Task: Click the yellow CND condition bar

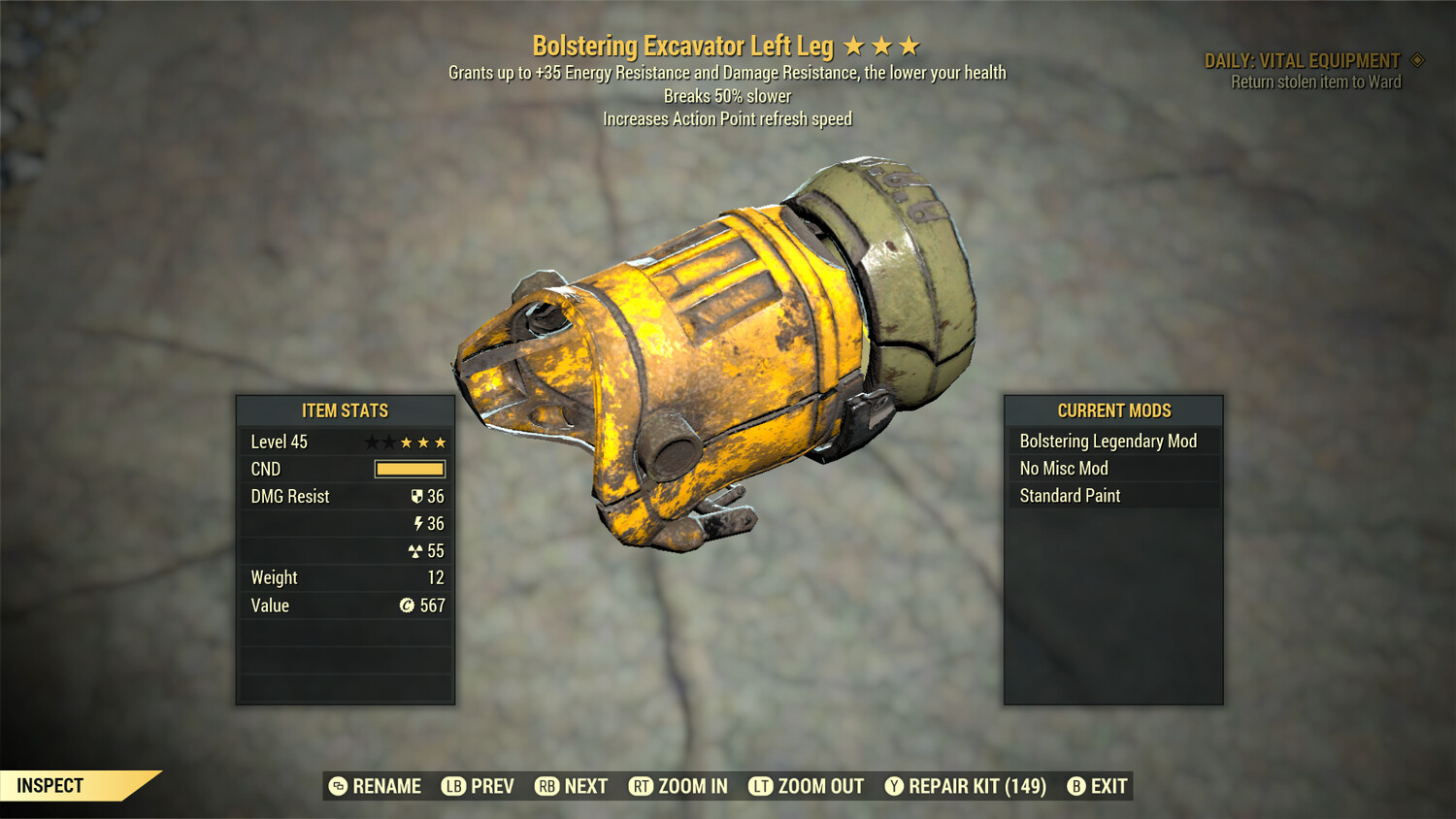Action: tap(408, 469)
